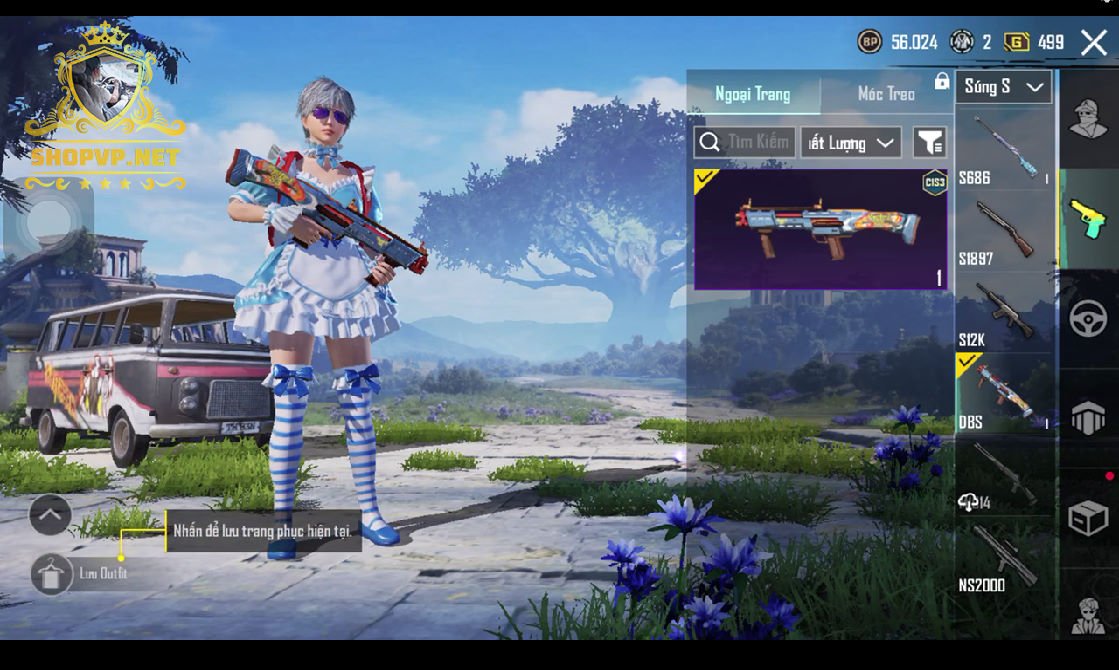The height and width of the screenshot is (670, 1119).
Task: Click the Tìm Kiếm search field
Action: 745,142
